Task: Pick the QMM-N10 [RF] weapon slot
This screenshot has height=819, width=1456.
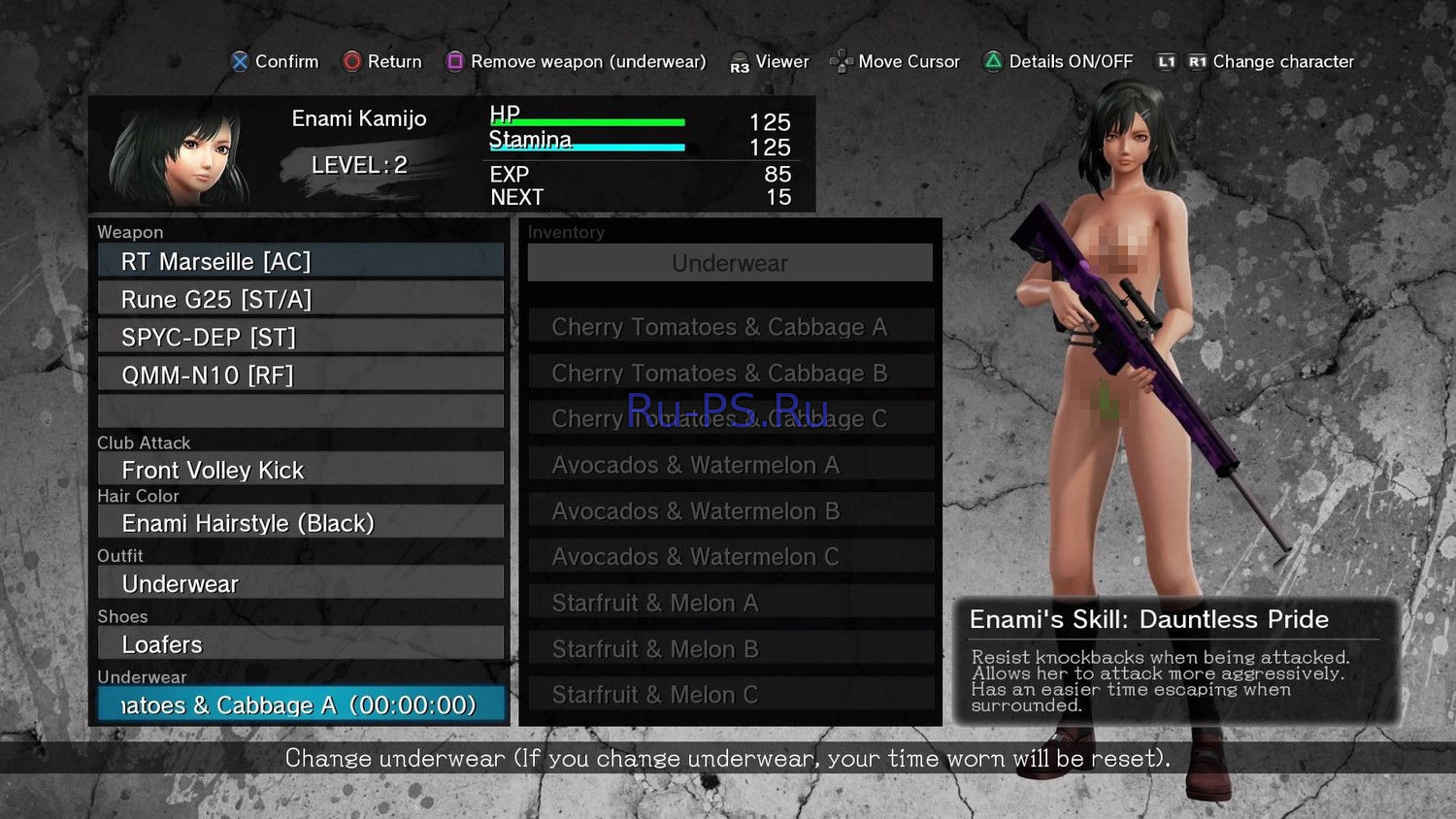Action: 301,375
